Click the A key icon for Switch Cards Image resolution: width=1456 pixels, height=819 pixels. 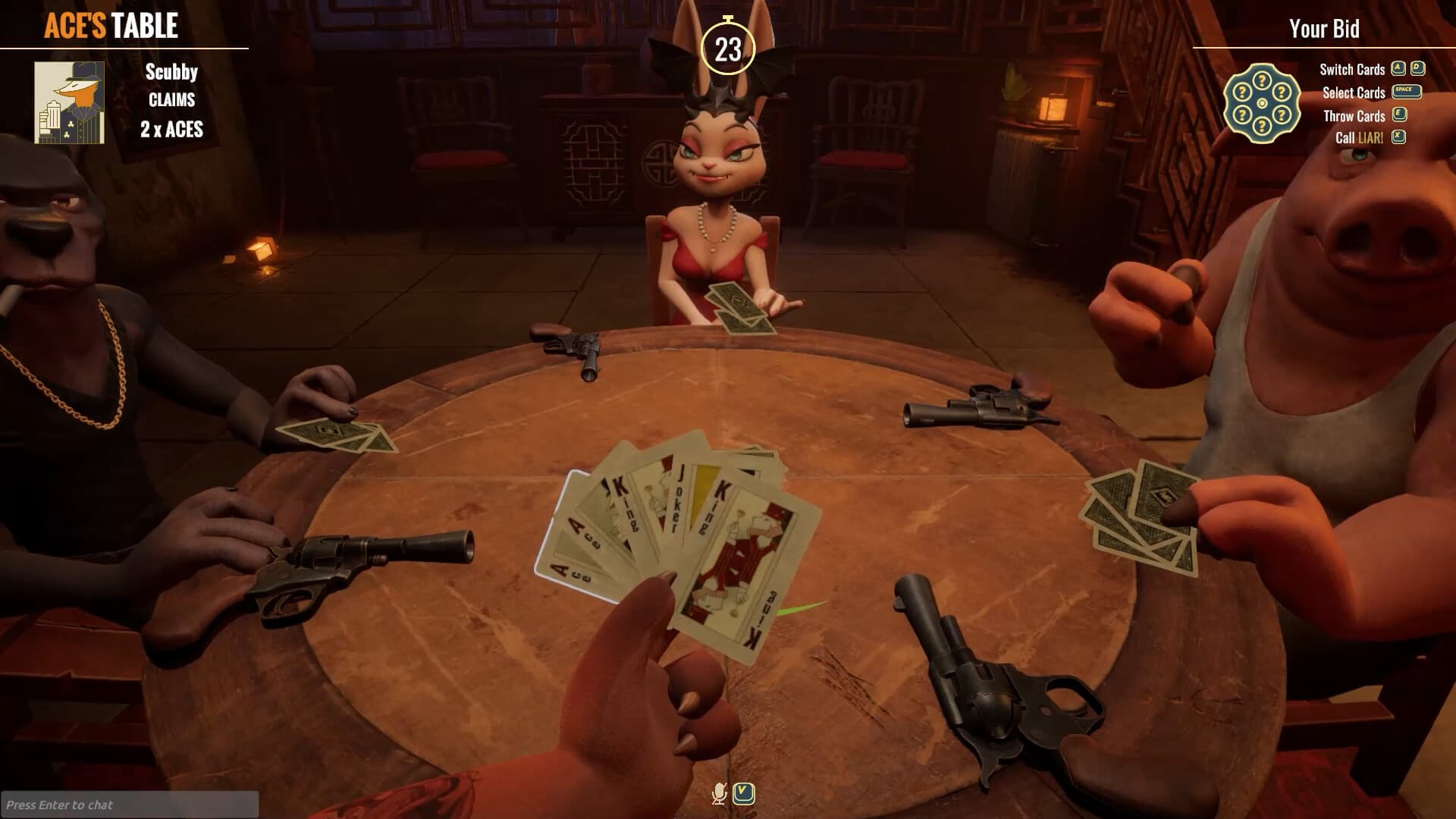click(1399, 69)
